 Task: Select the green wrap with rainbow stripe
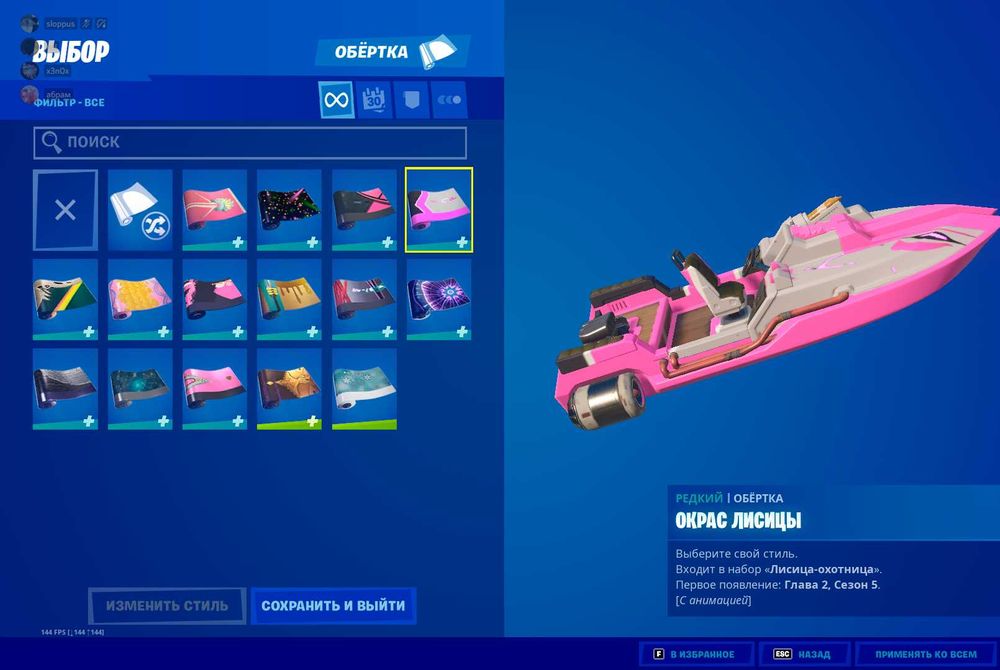(x=65, y=299)
